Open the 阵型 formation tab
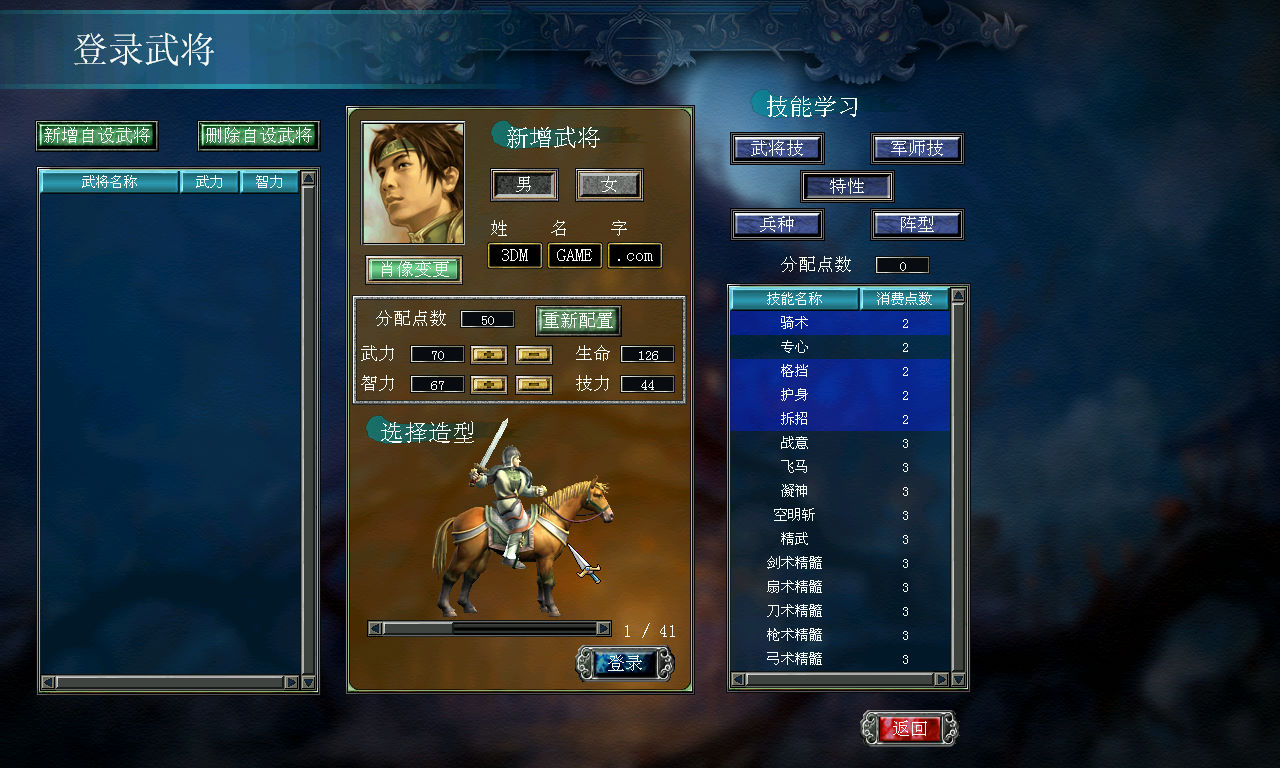 point(916,224)
